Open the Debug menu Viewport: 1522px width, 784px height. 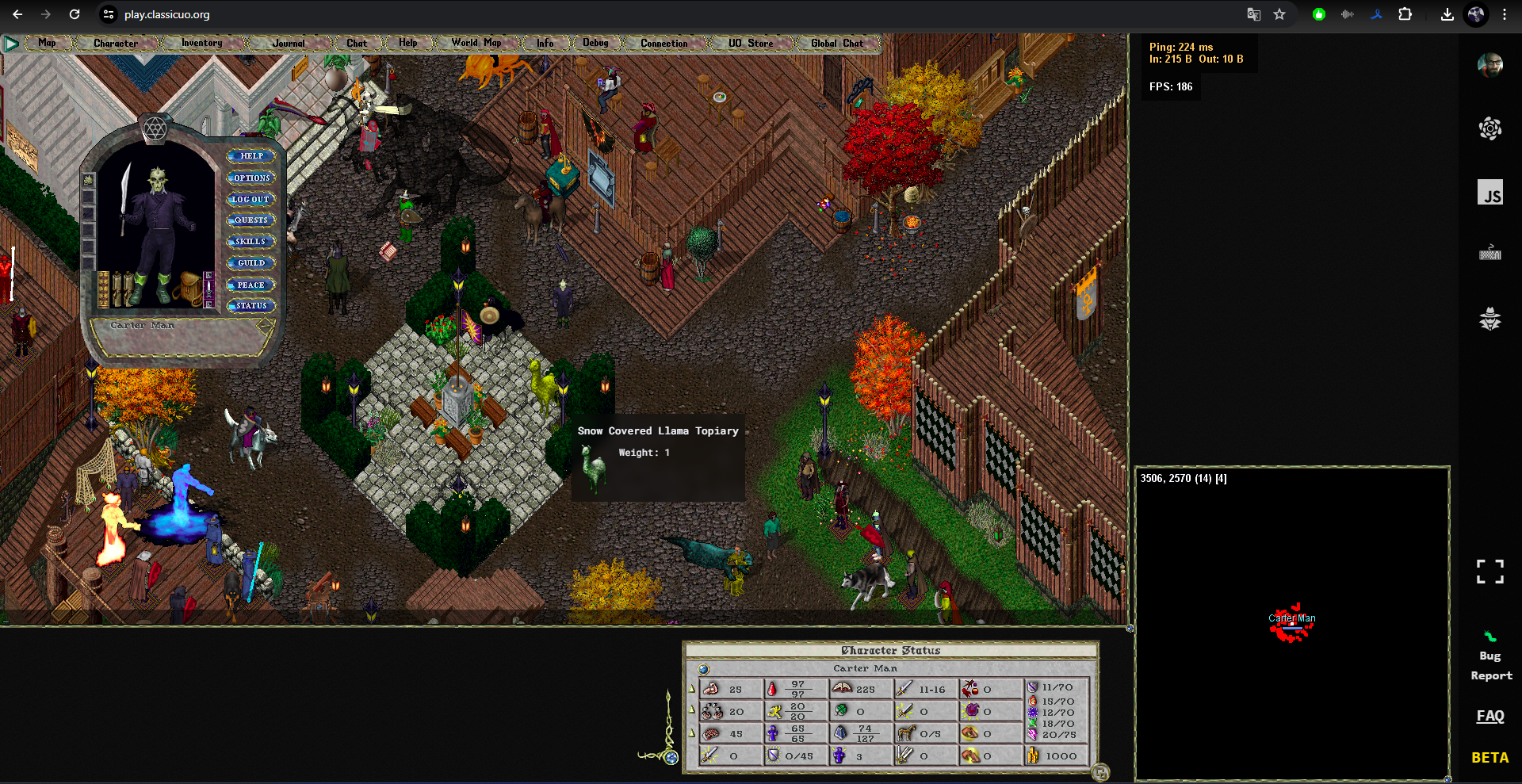[595, 43]
